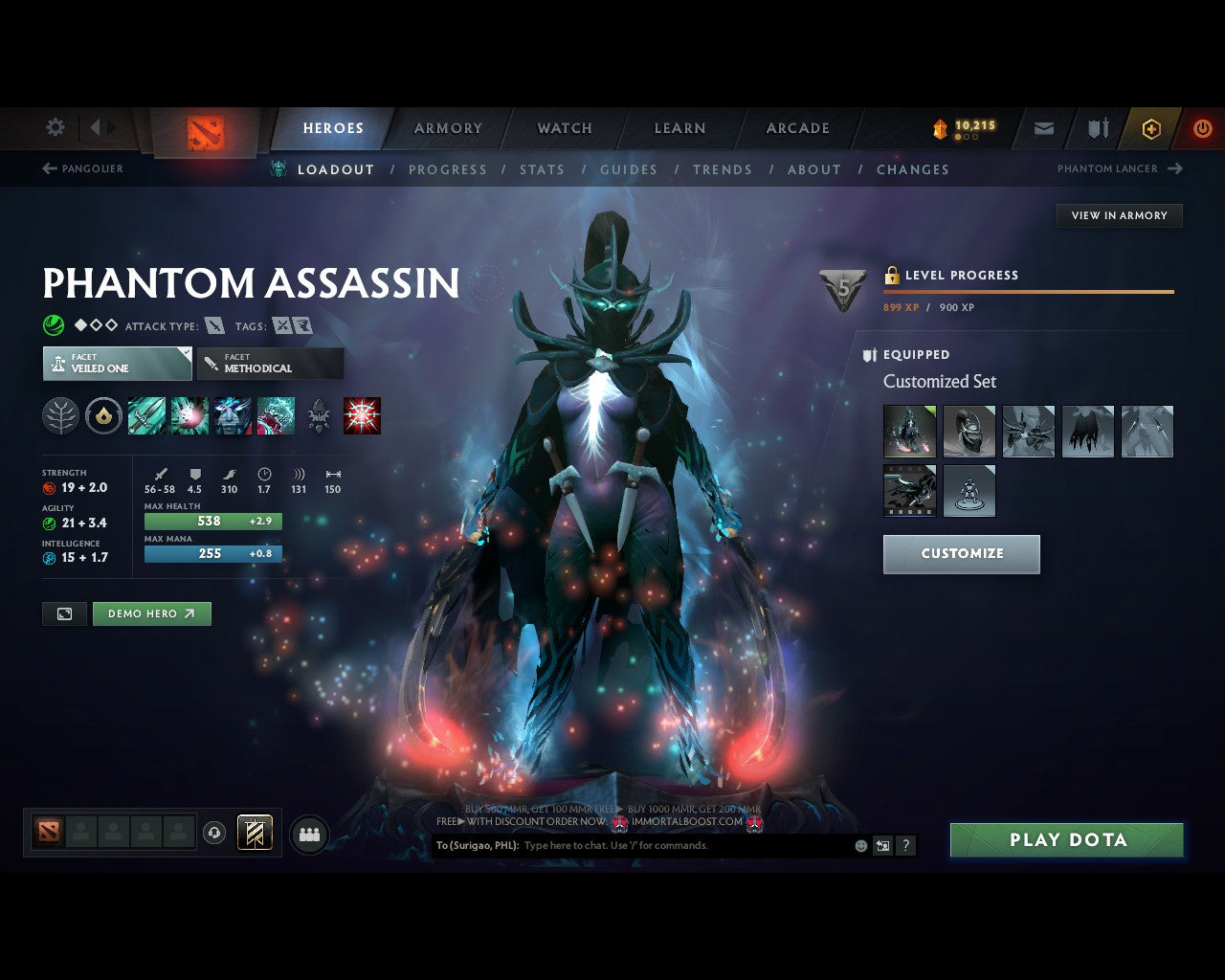Image resolution: width=1225 pixels, height=980 pixels.
Task: Click the Coup de Grace ultimate icon
Action: [362, 414]
